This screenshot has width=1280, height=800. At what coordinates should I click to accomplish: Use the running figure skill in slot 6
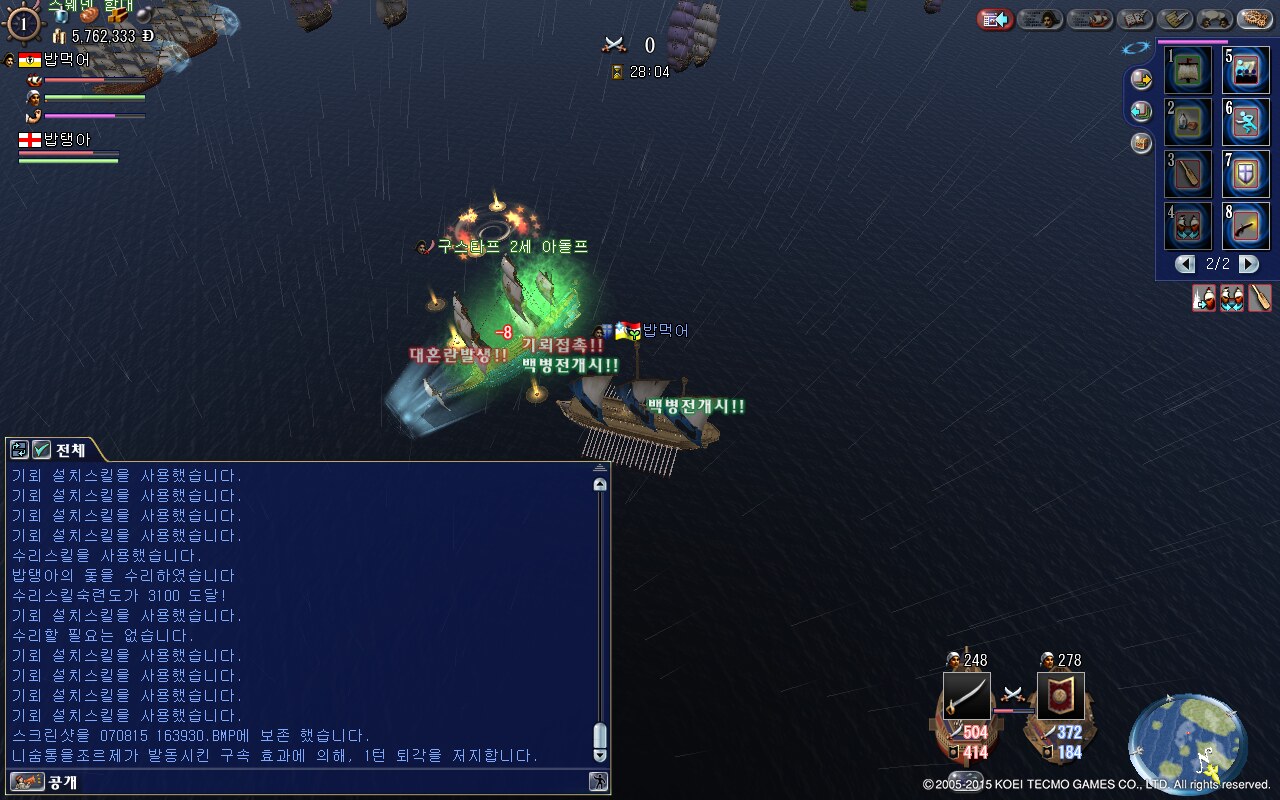pyautogui.click(x=1246, y=122)
